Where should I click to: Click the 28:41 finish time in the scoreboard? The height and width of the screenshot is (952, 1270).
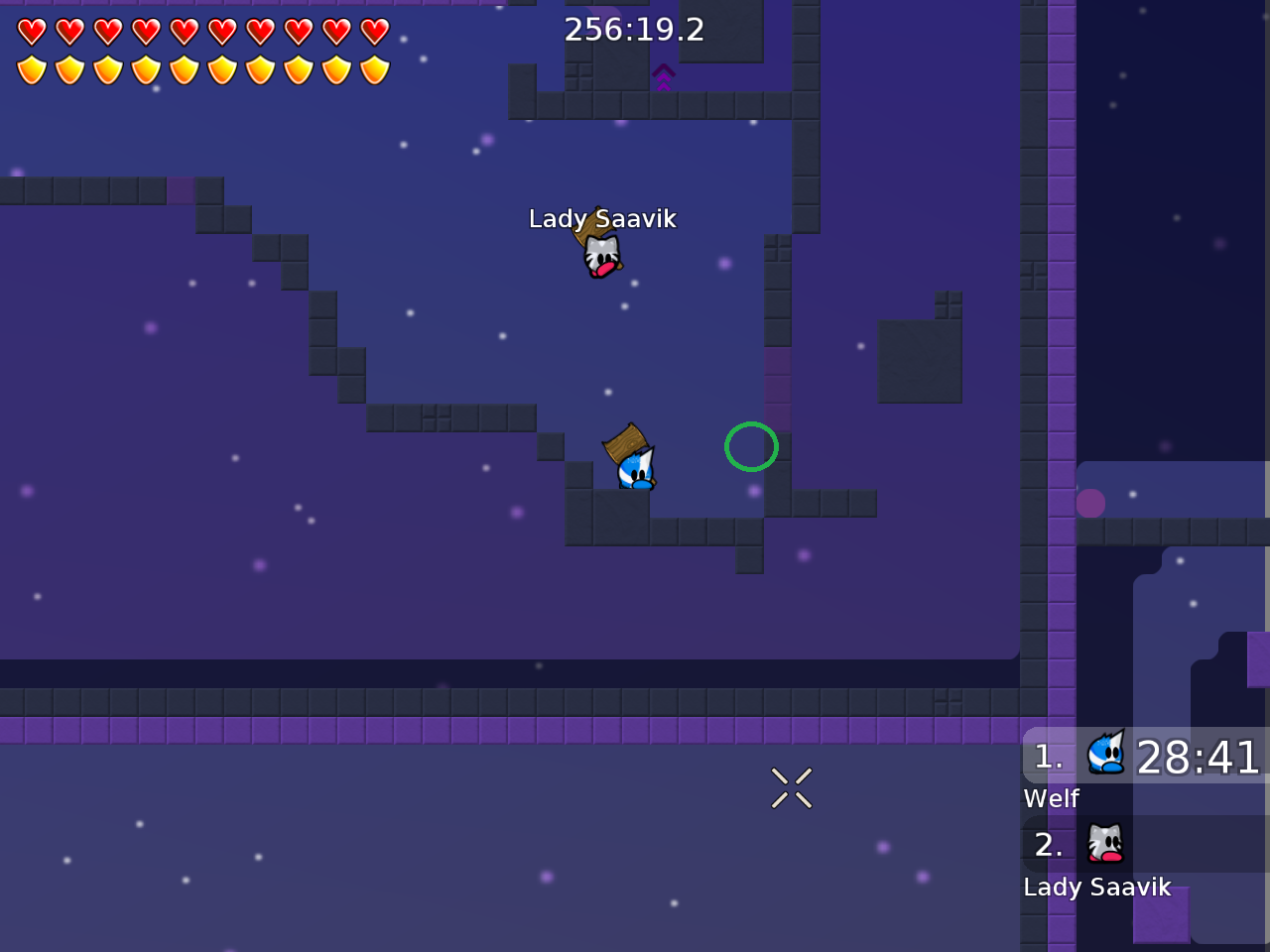coord(1198,758)
